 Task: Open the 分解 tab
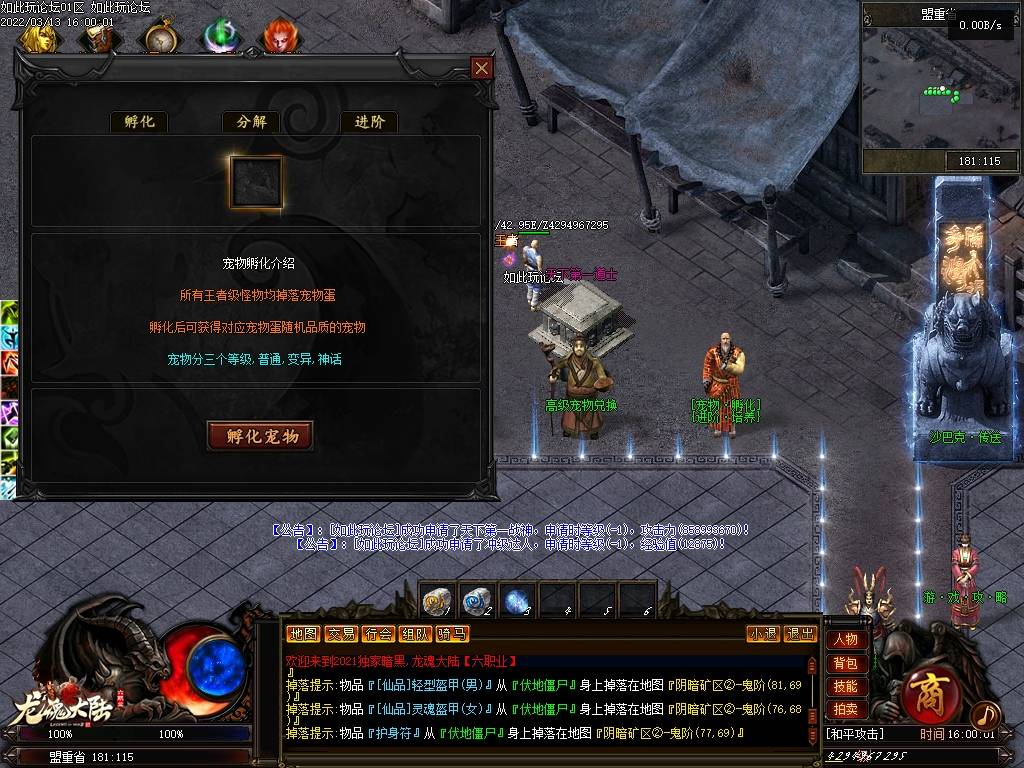point(252,122)
